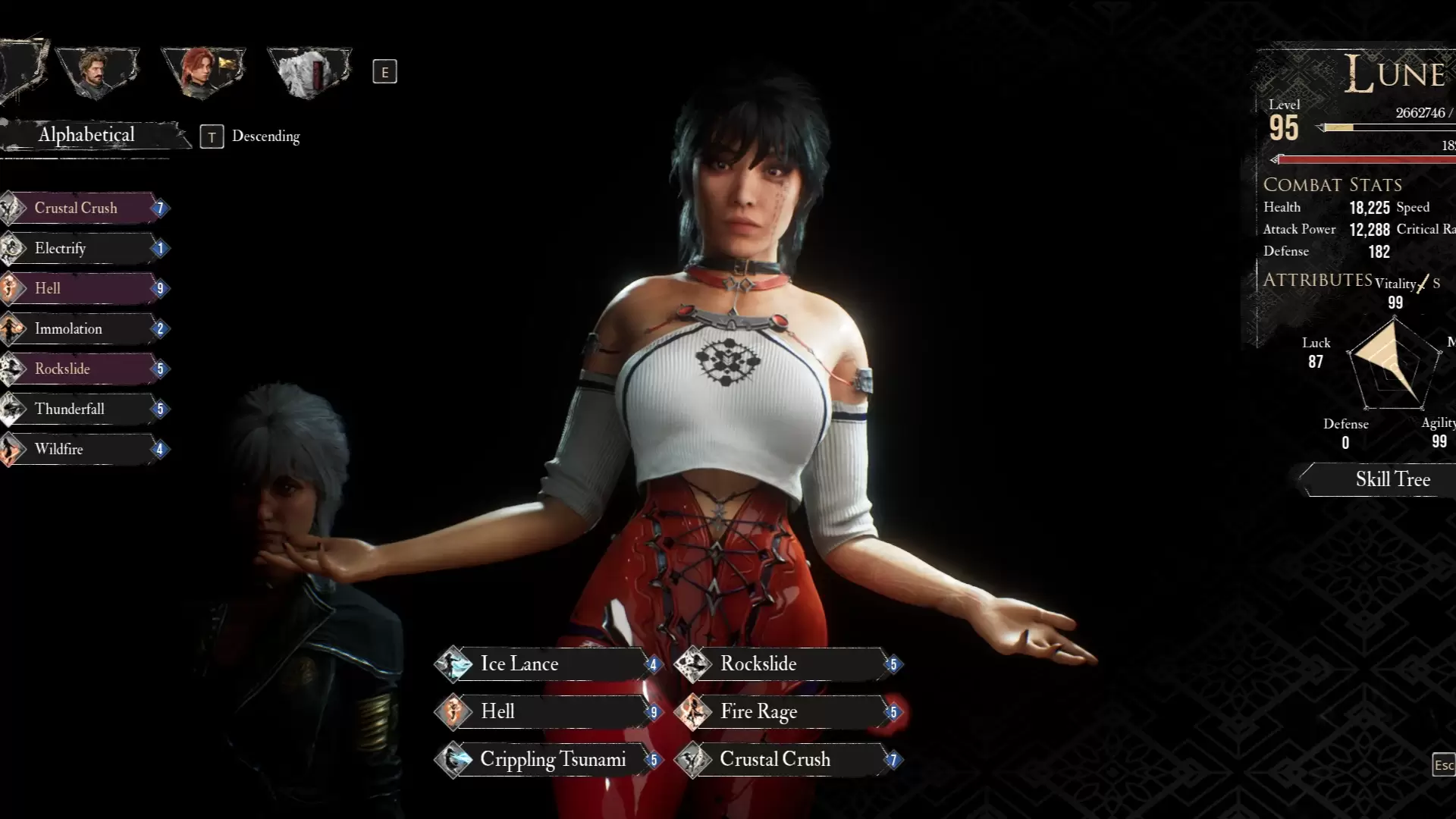Switch to the red-haired woman portrait
Screen dimensions: 1456x819
(202, 71)
